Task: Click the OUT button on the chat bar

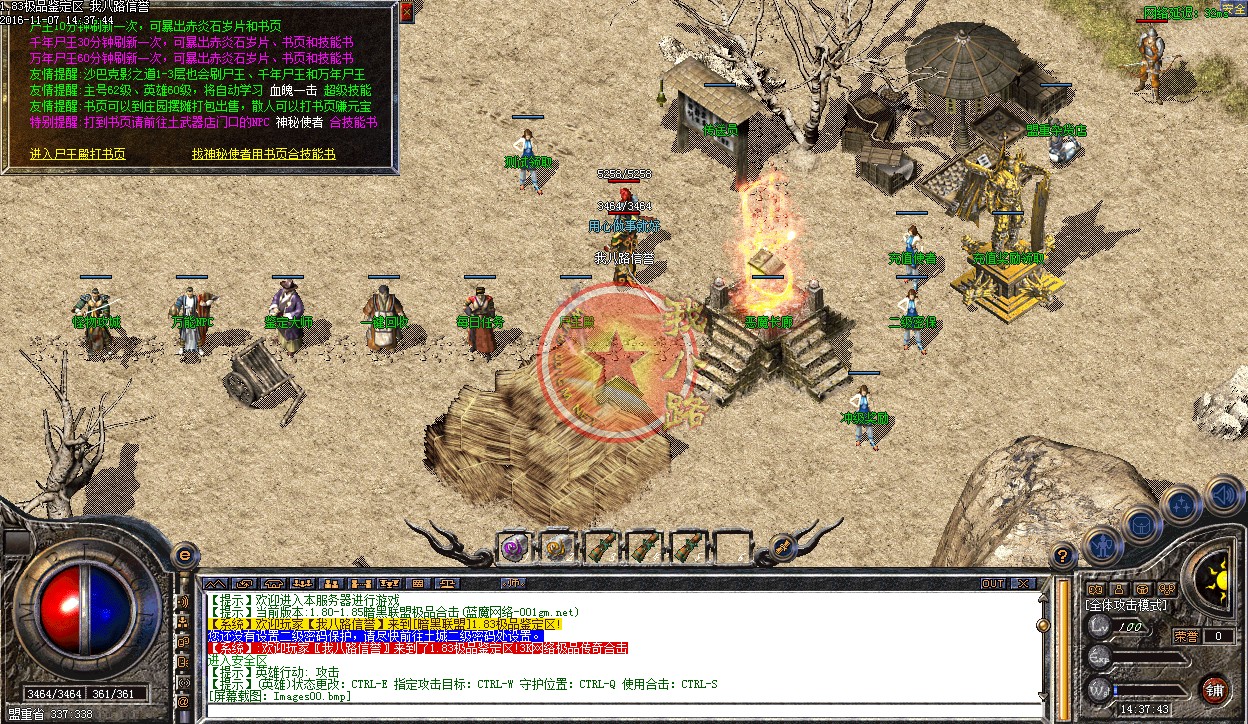Action: (x=992, y=583)
